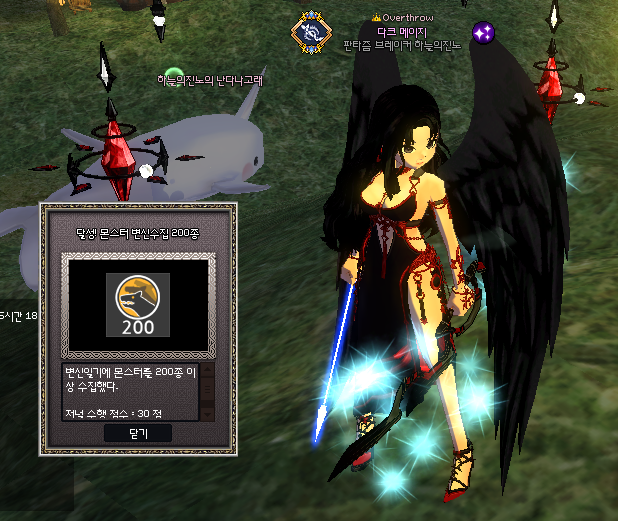This screenshot has height=521, width=618.
Task: Click the monster transformation 200 achievement icon
Action: tap(138, 304)
